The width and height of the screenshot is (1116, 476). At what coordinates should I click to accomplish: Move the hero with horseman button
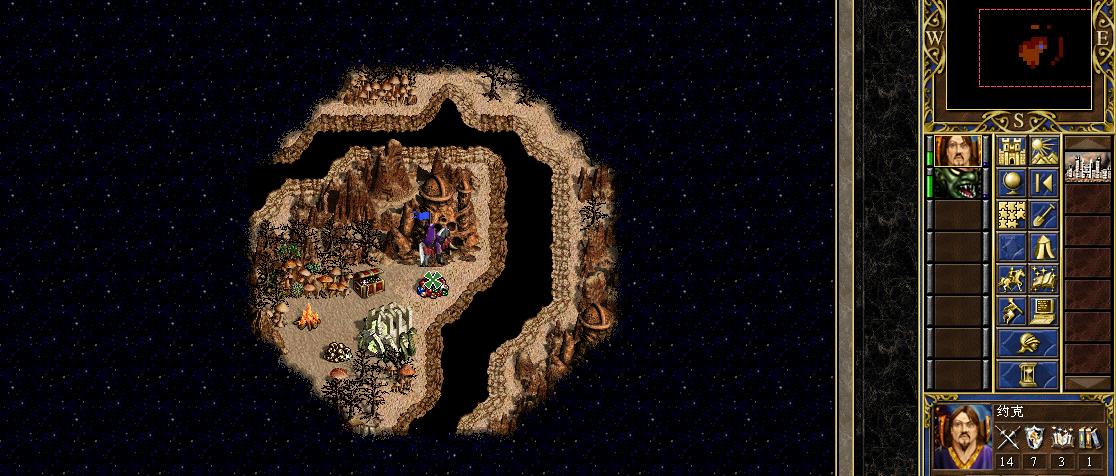1011,279
